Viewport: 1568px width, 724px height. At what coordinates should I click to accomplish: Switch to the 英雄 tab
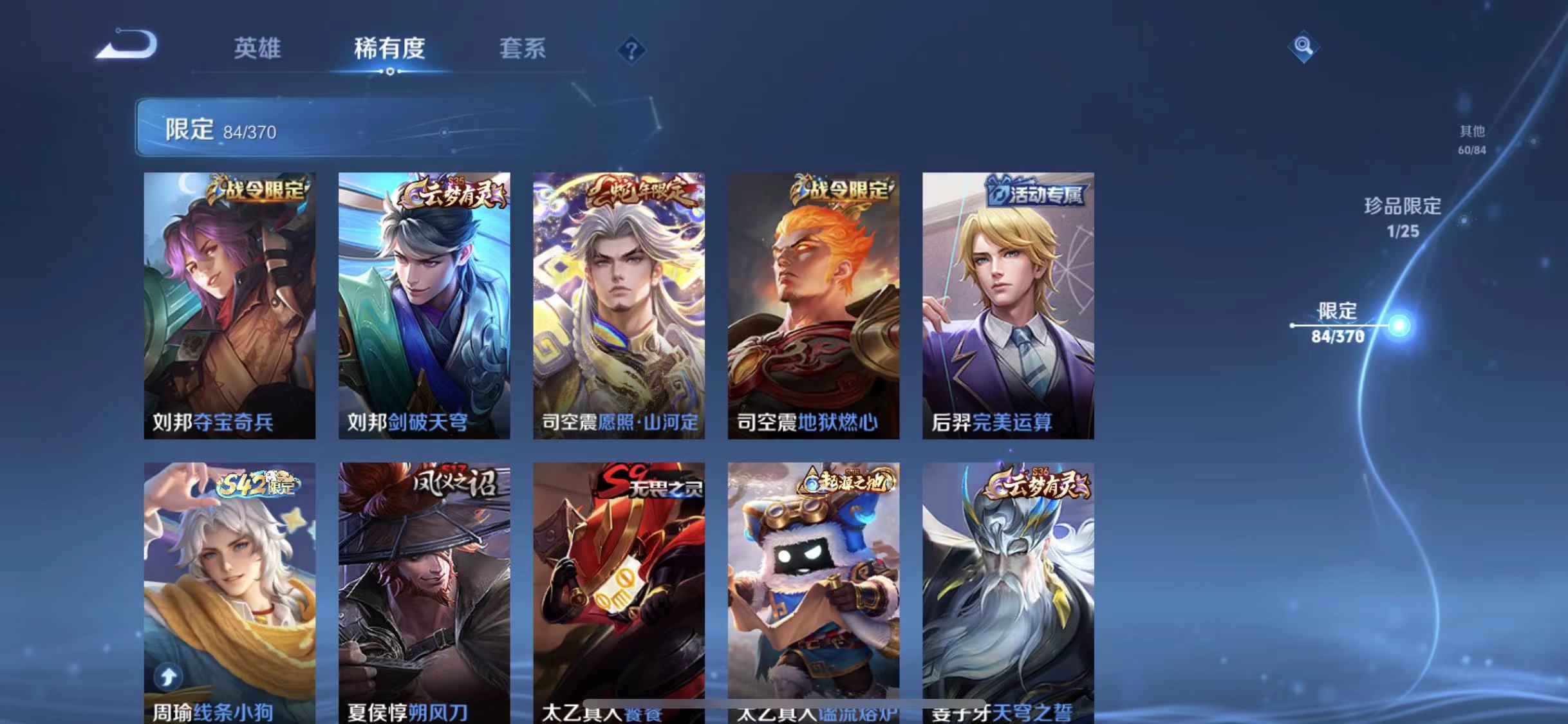point(257,50)
